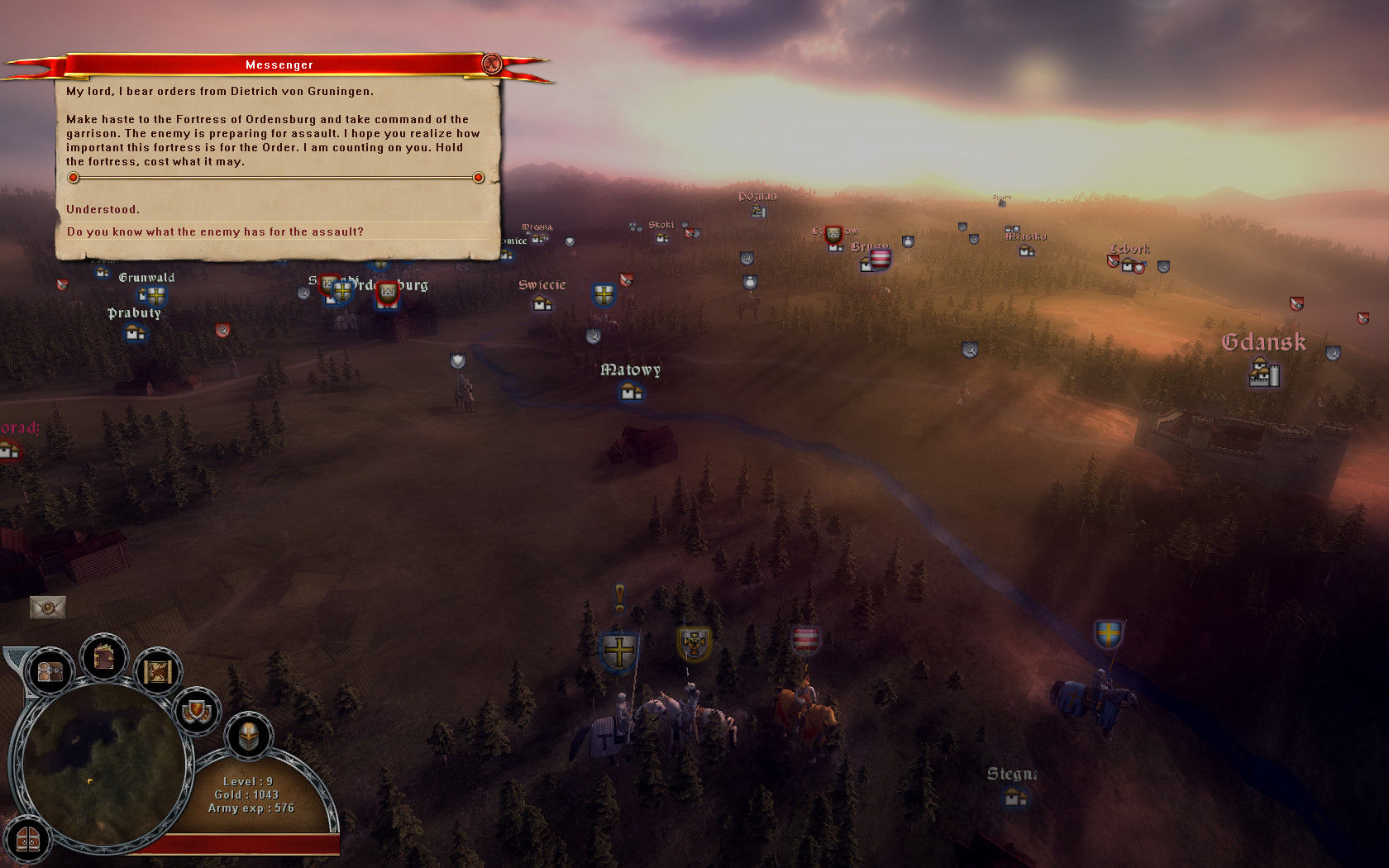Open the world map scroll icon
Viewport: 1389px width, 868px height.
coord(157,671)
